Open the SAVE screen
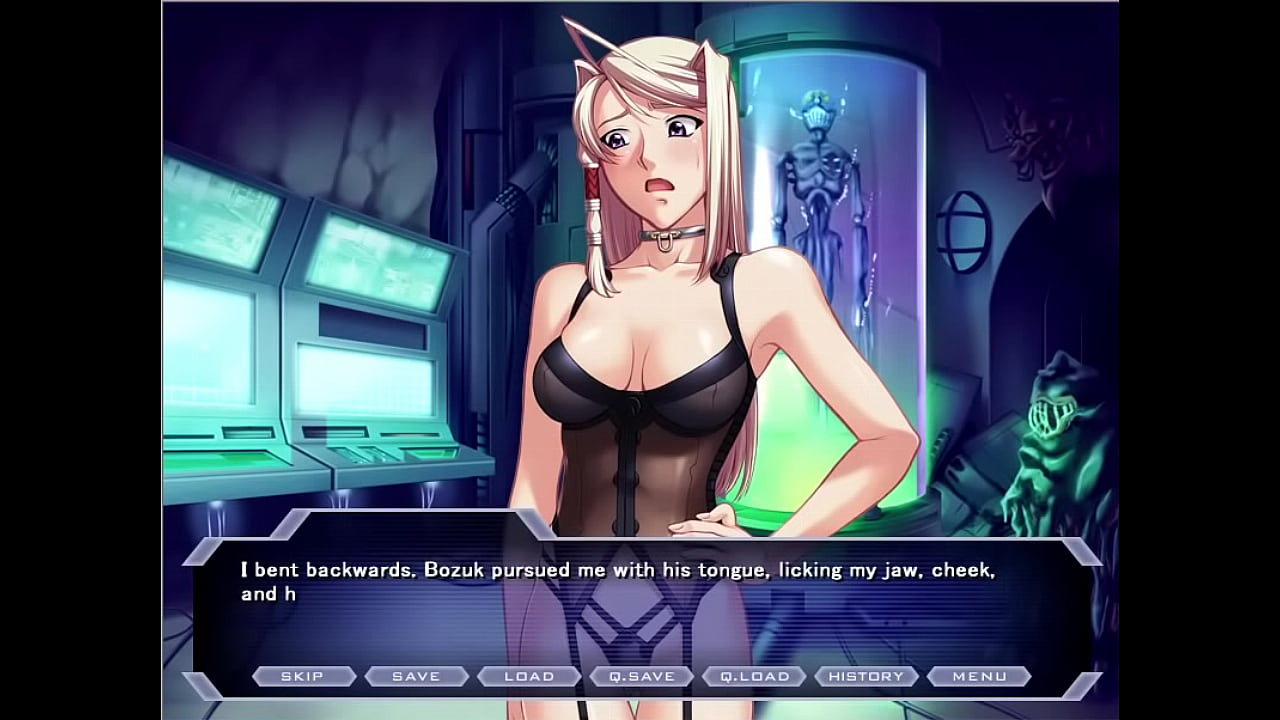Screen dimensions: 1280x720 pos(416,677)
